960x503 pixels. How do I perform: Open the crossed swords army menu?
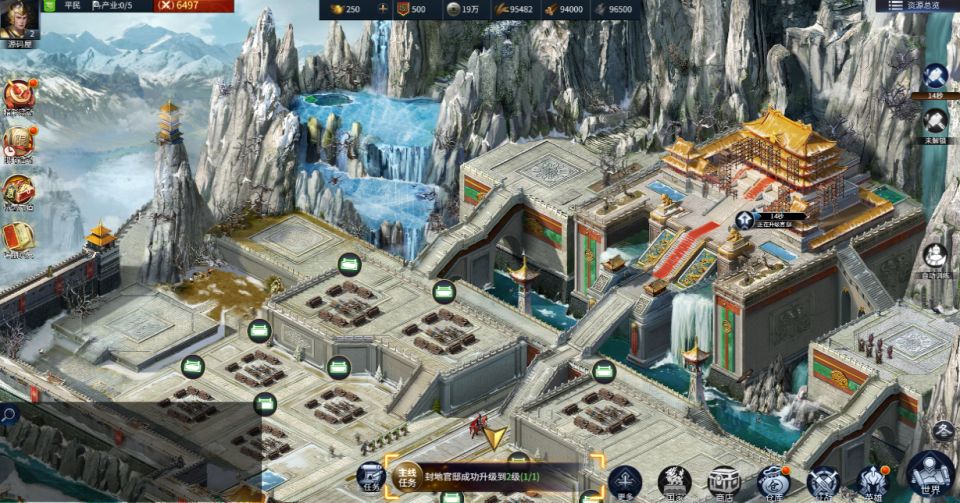[822, 482]
